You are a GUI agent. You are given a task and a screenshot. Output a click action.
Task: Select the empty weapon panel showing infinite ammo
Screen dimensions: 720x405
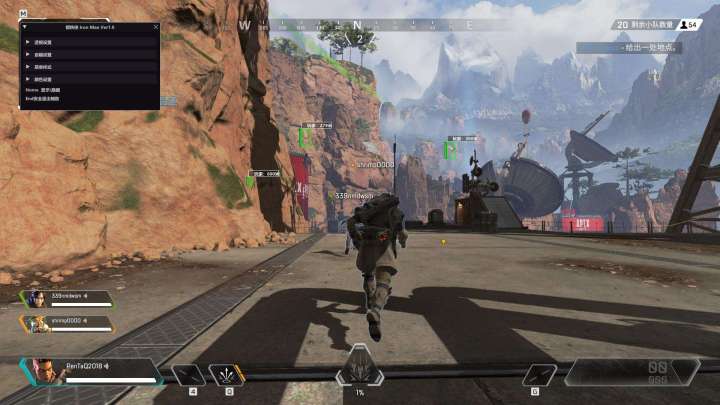(632, 372)
